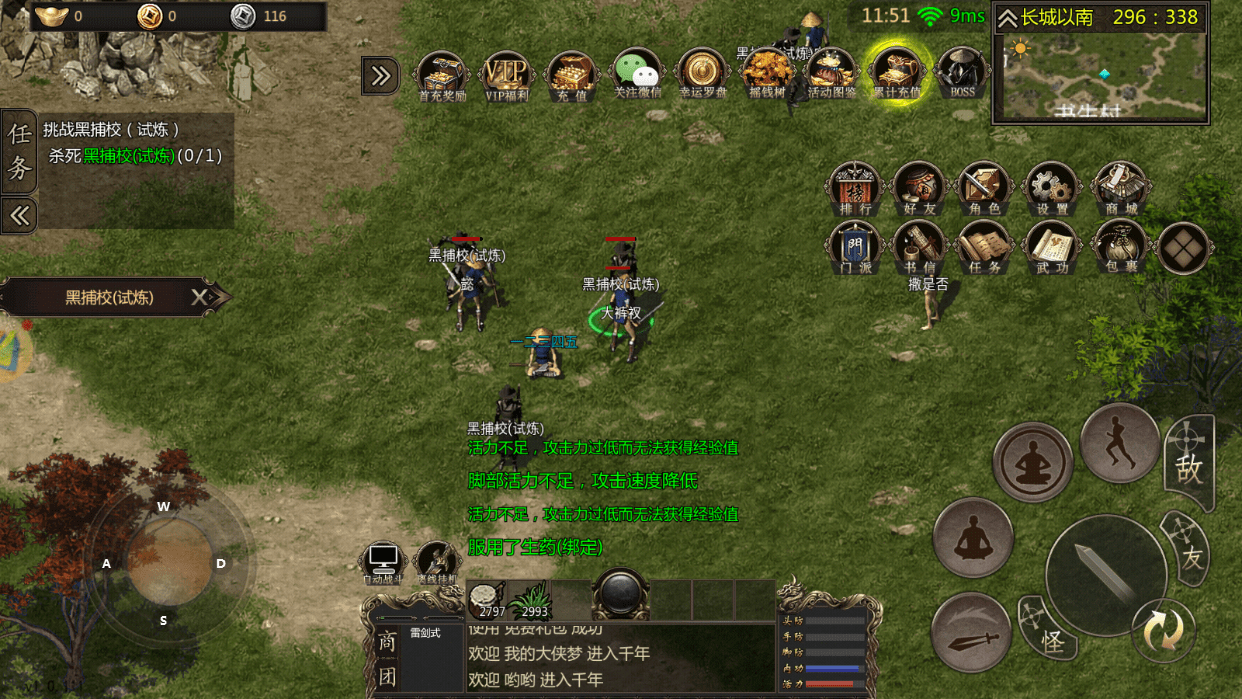This screenshot has width=1242, height=699.
Task: Open the 门派 sect menu
Action: [x=855, y=246]
